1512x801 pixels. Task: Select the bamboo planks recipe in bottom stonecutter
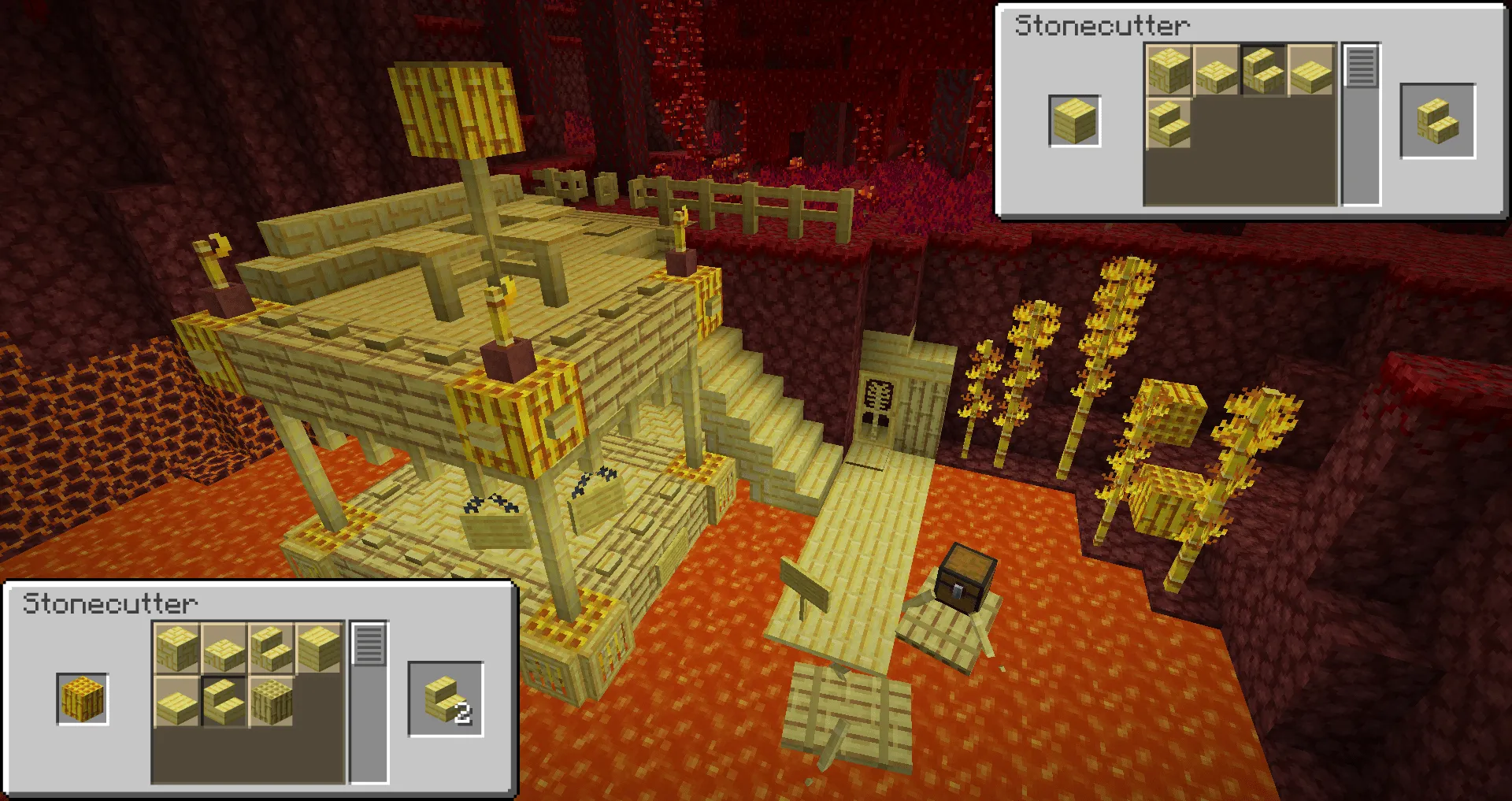[317, 647]
